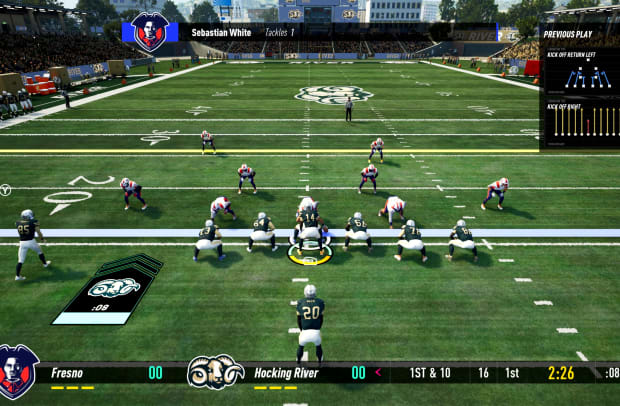Click the Previous Play panel header
The image size is (620, 406).
click(x=568, y=34)
